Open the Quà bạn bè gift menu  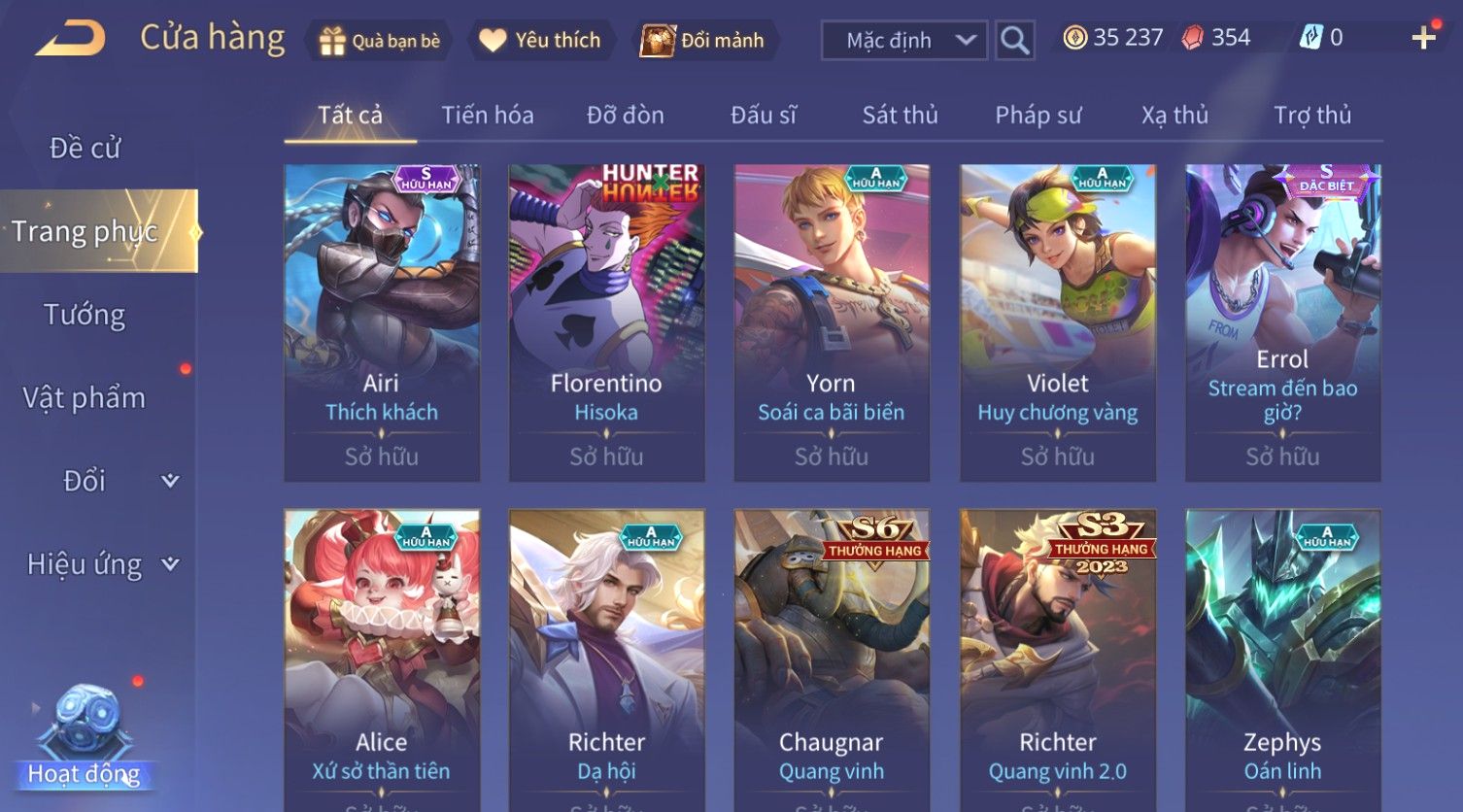tap(379, 41)
